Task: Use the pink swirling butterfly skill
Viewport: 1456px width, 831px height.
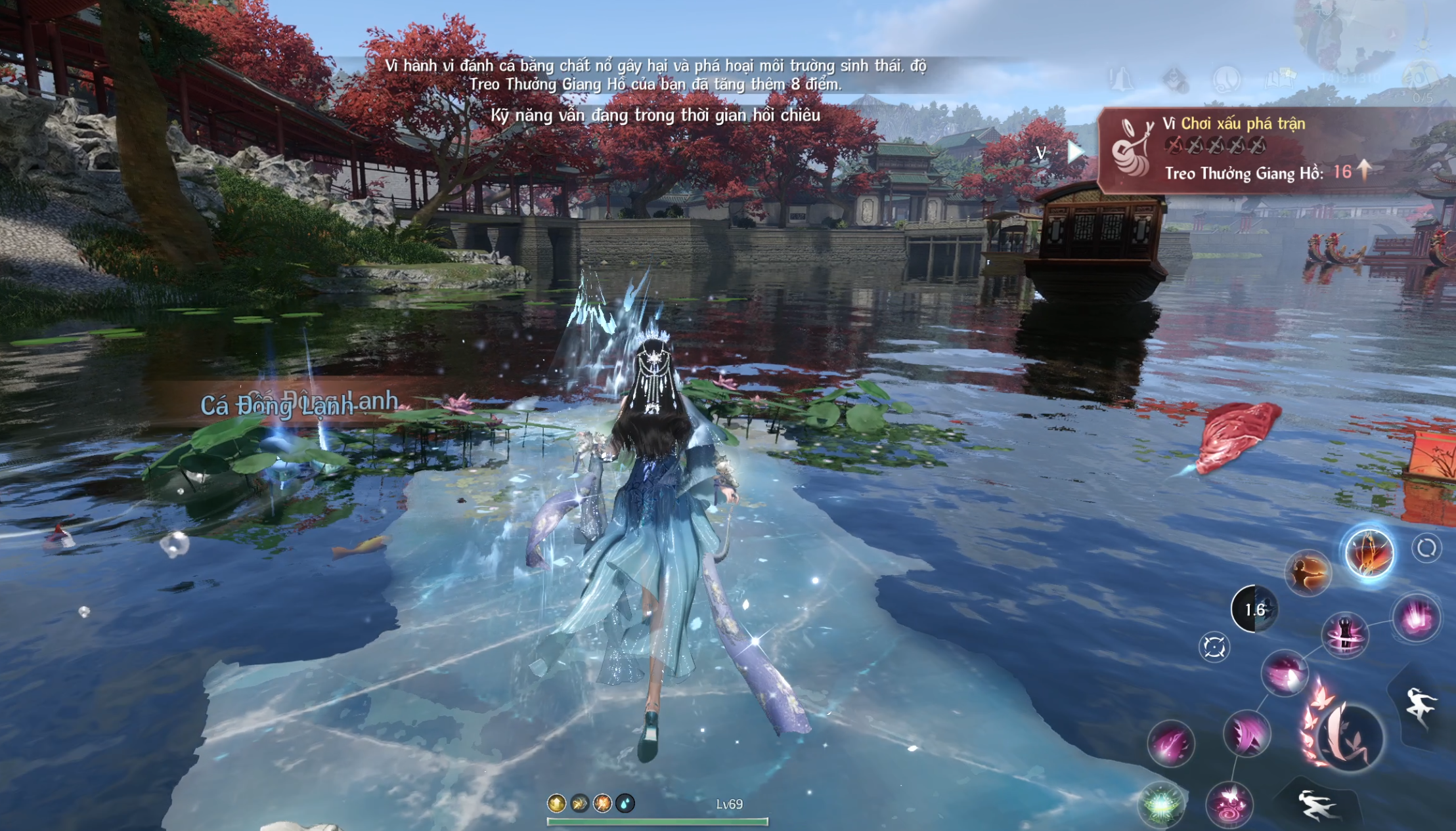Action: click(1229, 803)
